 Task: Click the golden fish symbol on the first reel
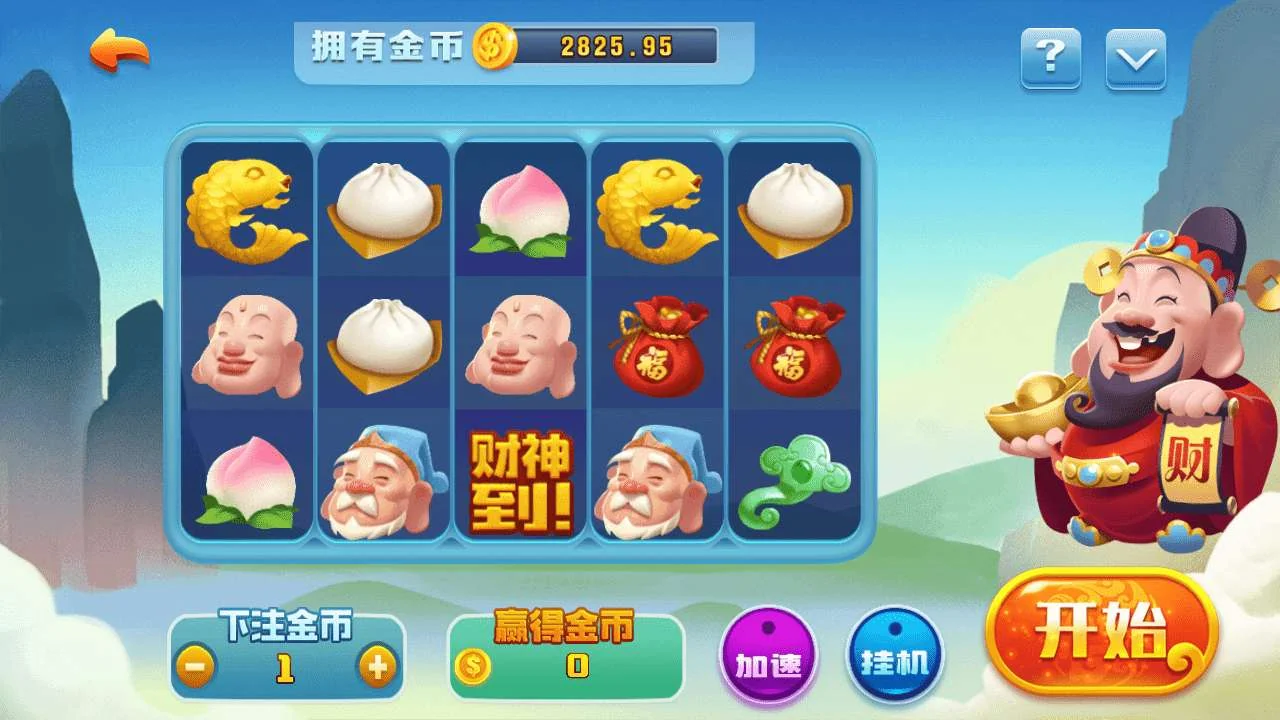pyautogui.click(x=245, y=205)
